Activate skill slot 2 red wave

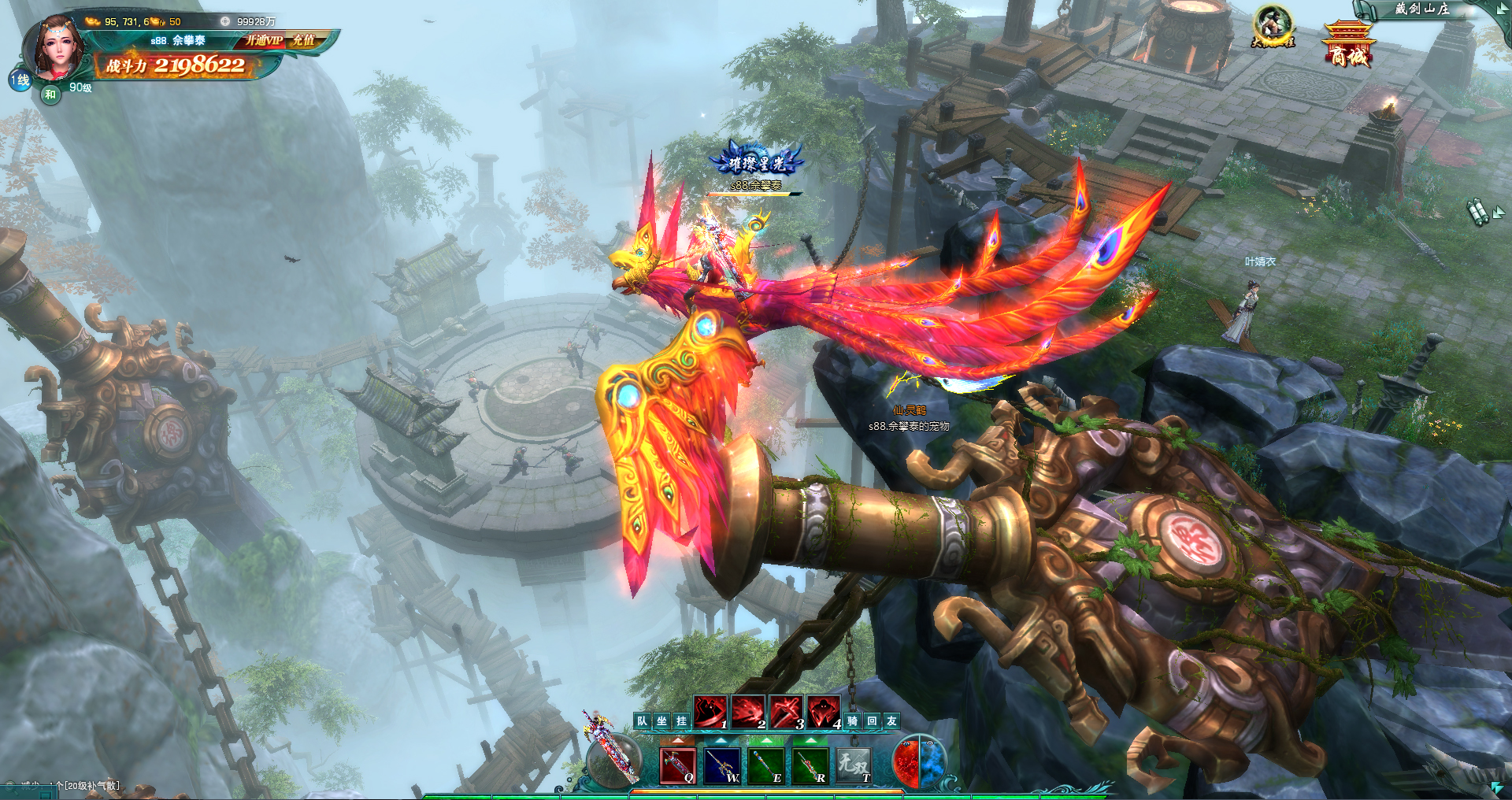click(748, 713)
